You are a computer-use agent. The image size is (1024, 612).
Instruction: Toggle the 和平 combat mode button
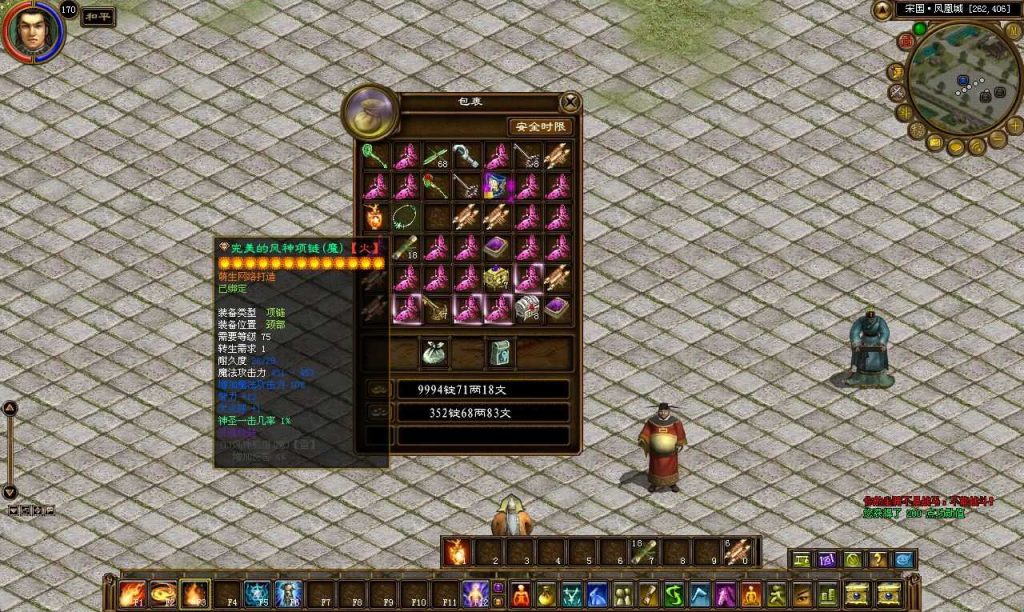click(x=98, y=17)
